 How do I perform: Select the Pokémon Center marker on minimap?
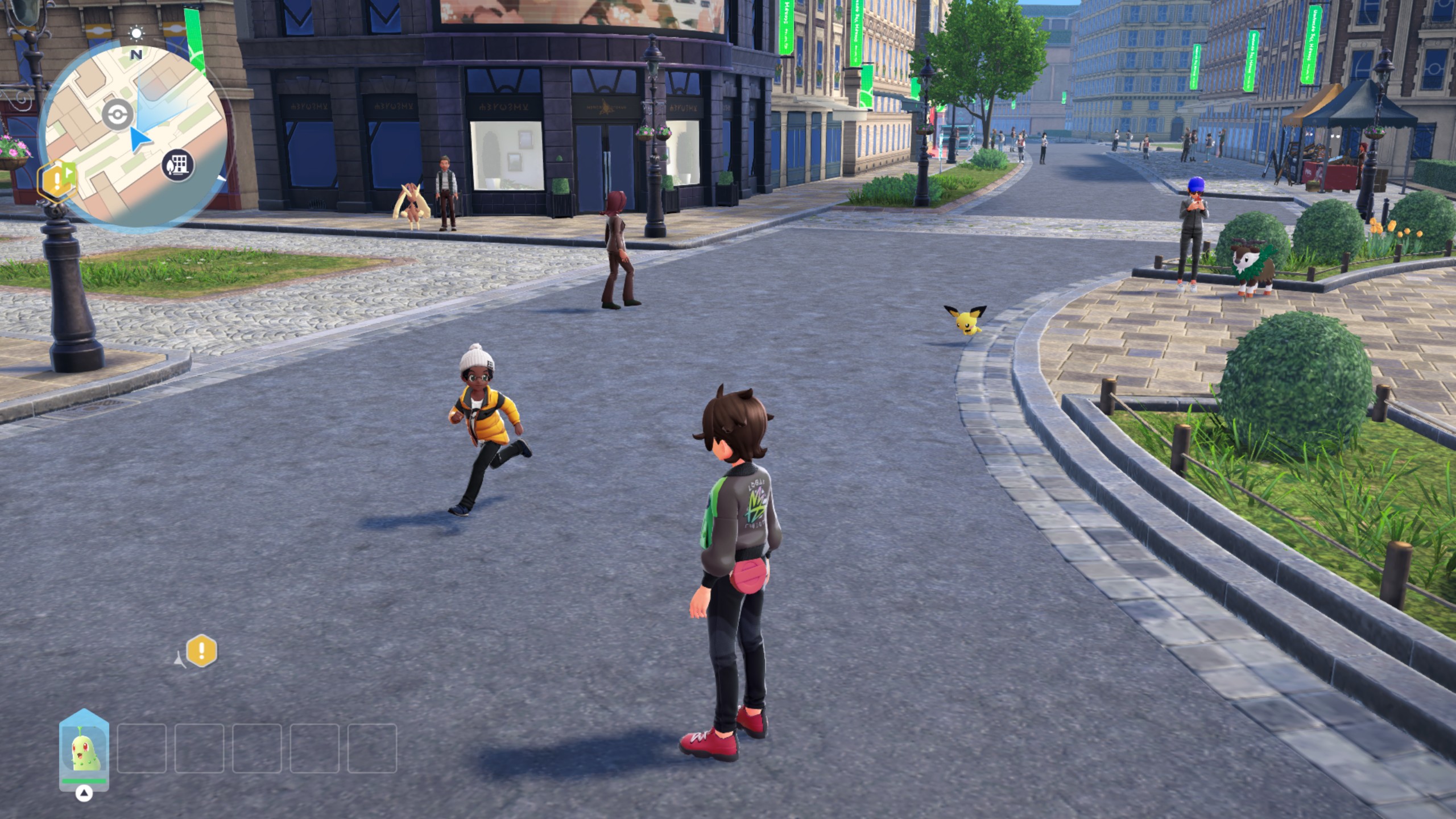pyautogui.click(x=118, y=114)
